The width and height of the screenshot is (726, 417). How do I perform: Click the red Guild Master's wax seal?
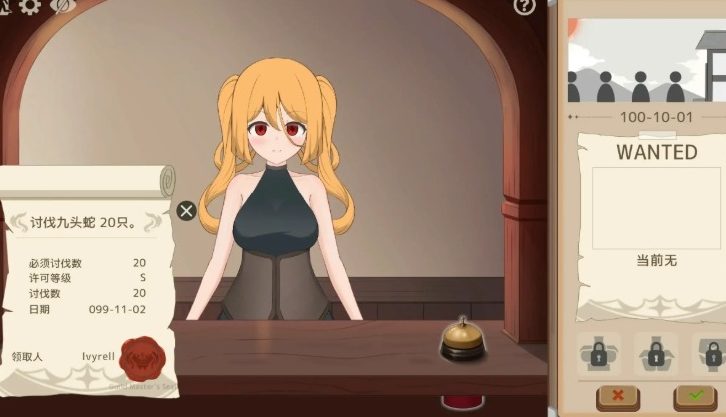coord(140,356)
